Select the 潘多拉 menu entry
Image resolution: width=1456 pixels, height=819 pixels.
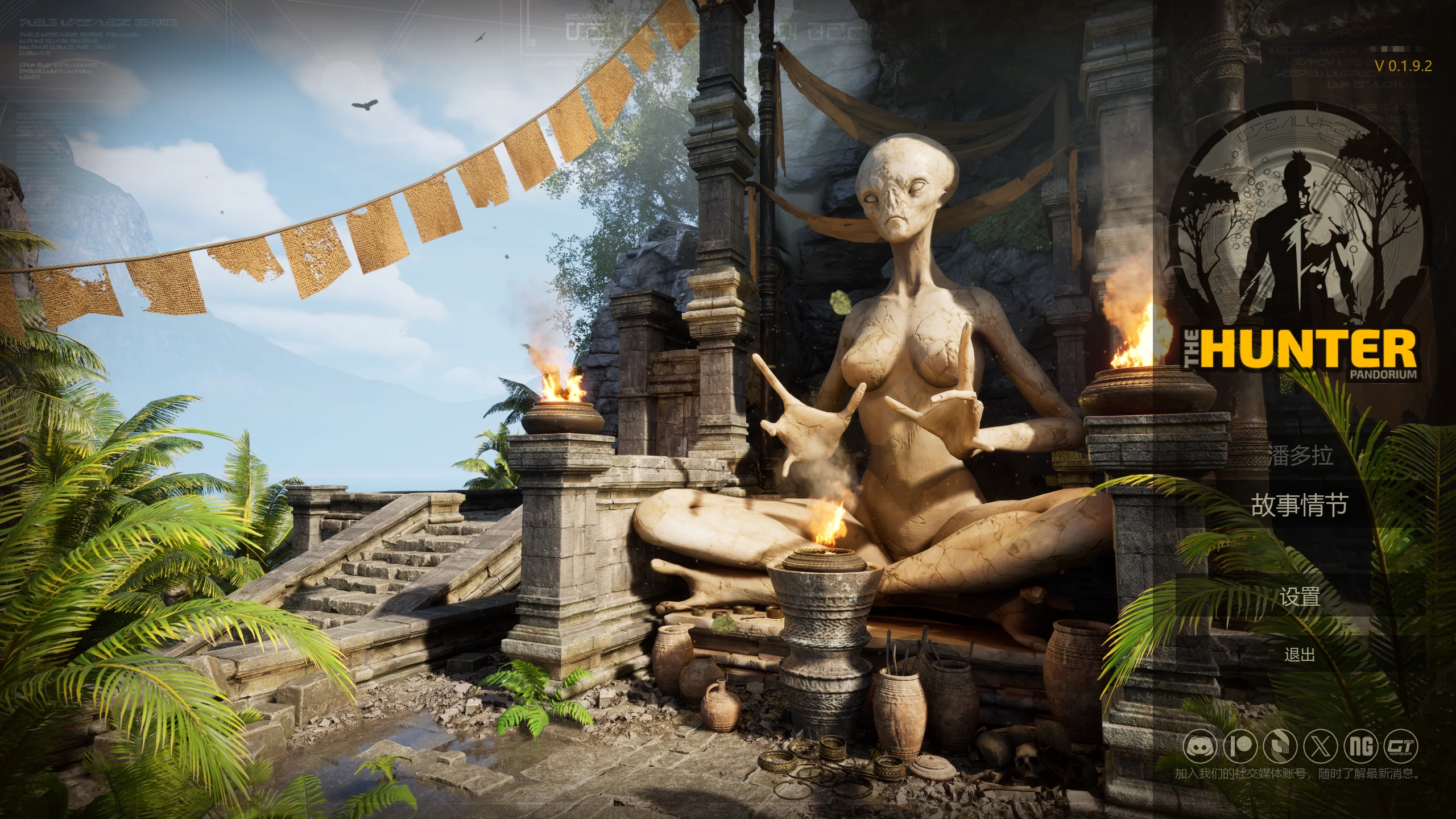1300,456
